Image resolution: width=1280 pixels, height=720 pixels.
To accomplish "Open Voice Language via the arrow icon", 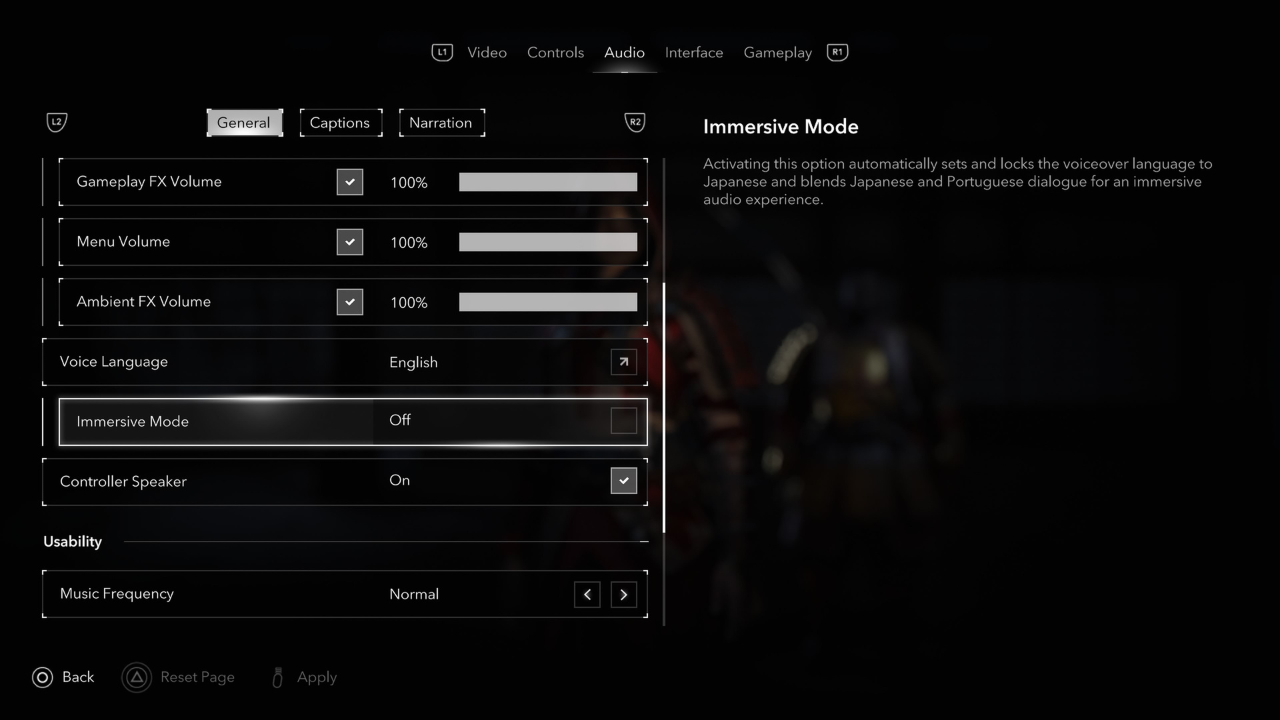I will tap(623, 362).
